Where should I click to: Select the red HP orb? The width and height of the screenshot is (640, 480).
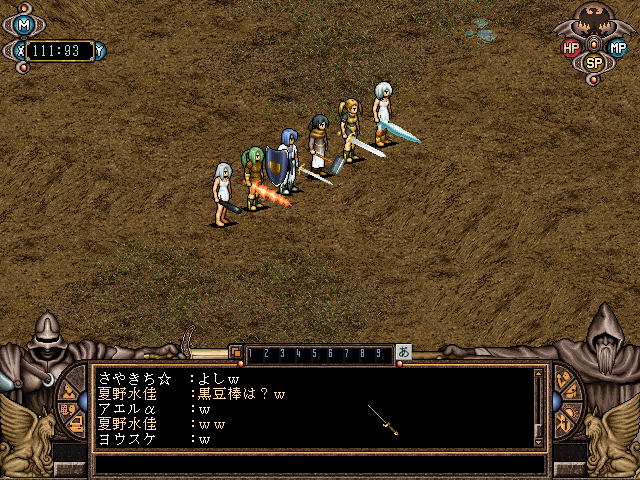tap(572, 47)
